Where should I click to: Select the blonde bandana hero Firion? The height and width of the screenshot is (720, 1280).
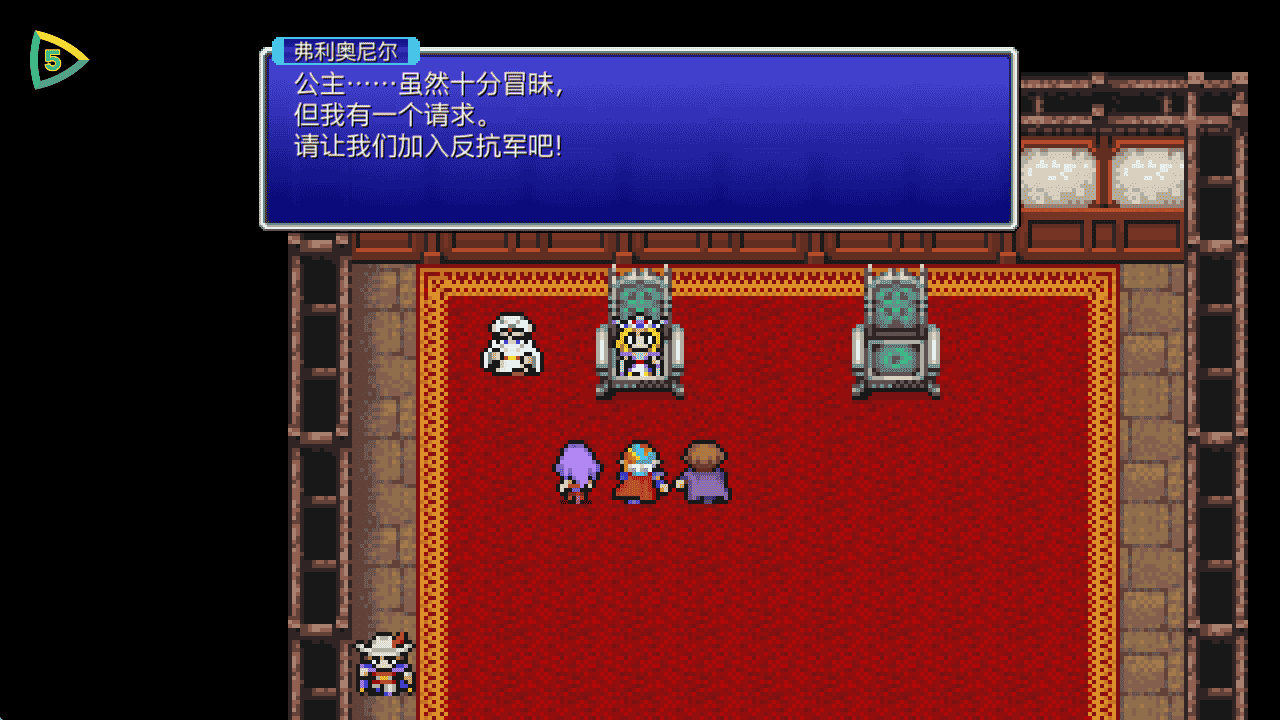(x=637, y=470)
